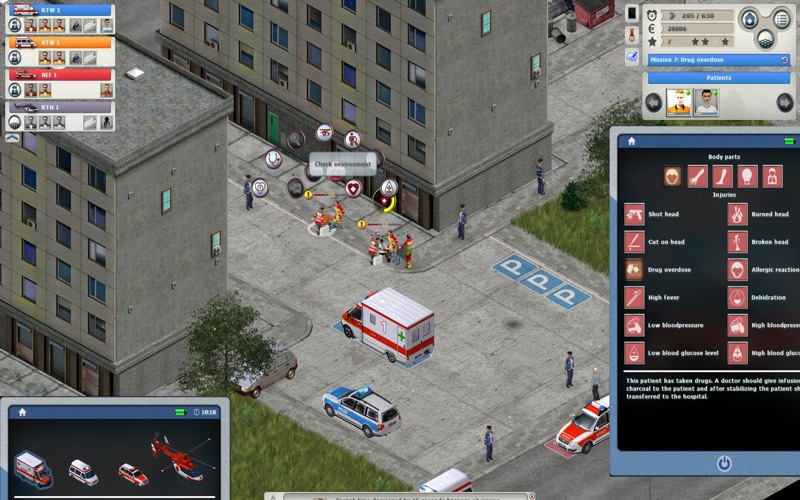800x500 pixels.
Task: Restart Mission 7 with the reset arrow
Action: click(x=783, y=60)
